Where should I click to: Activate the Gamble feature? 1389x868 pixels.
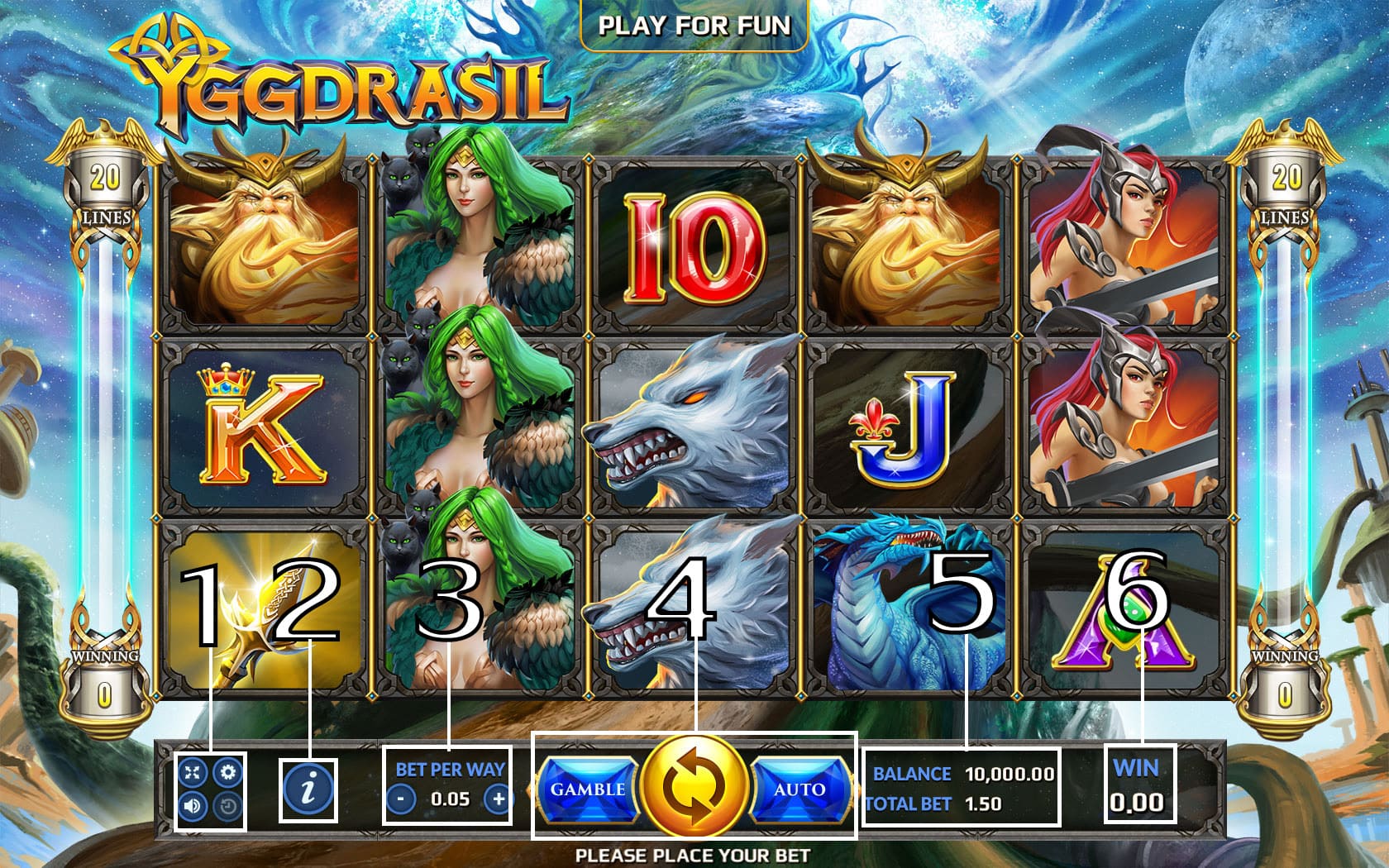point(589,789)
